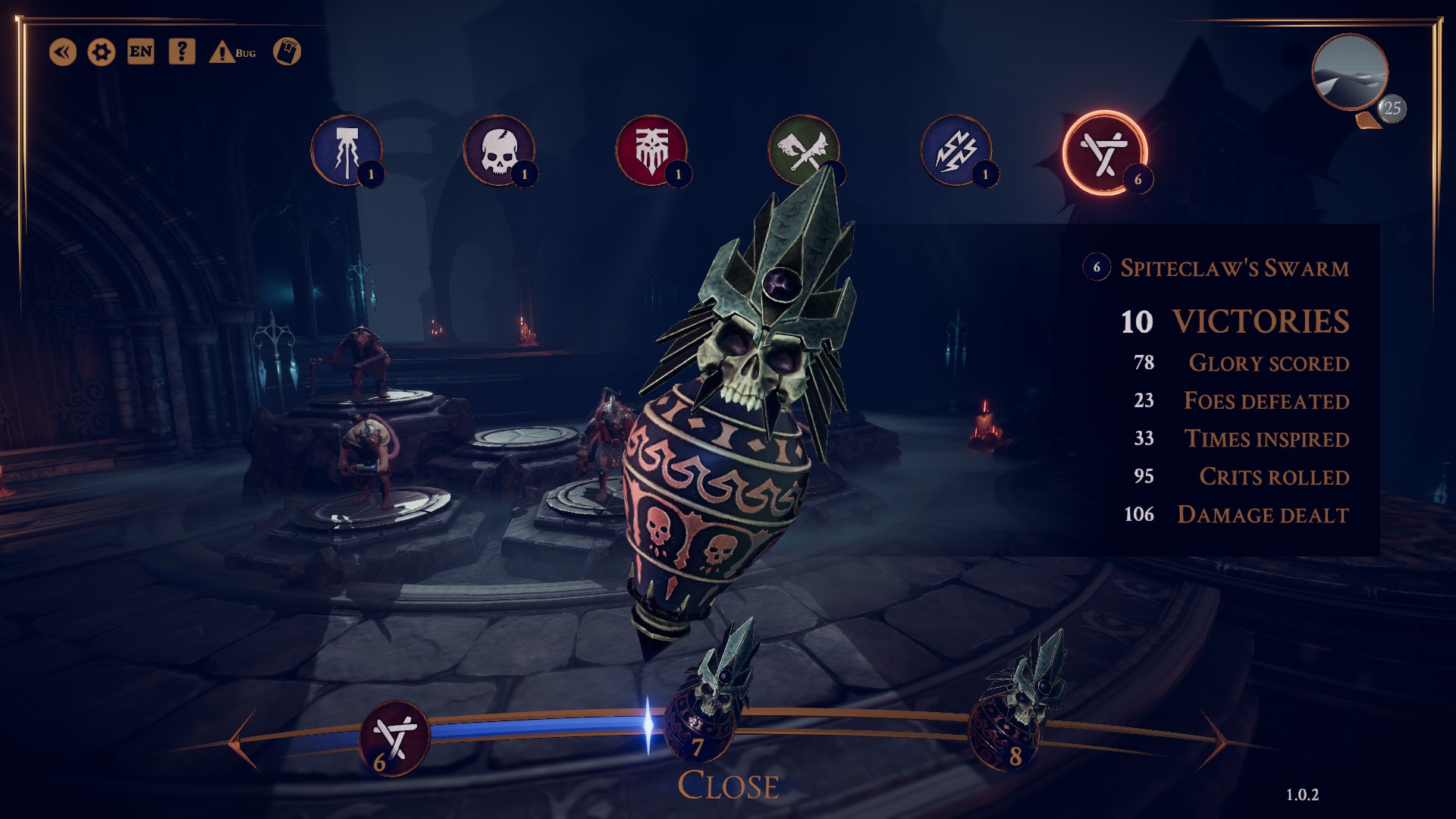Screen dimensions: 1456x819
Task: Select the highlighted Spiteclaw's Swarm emblem
Action: pos(1103,153)
